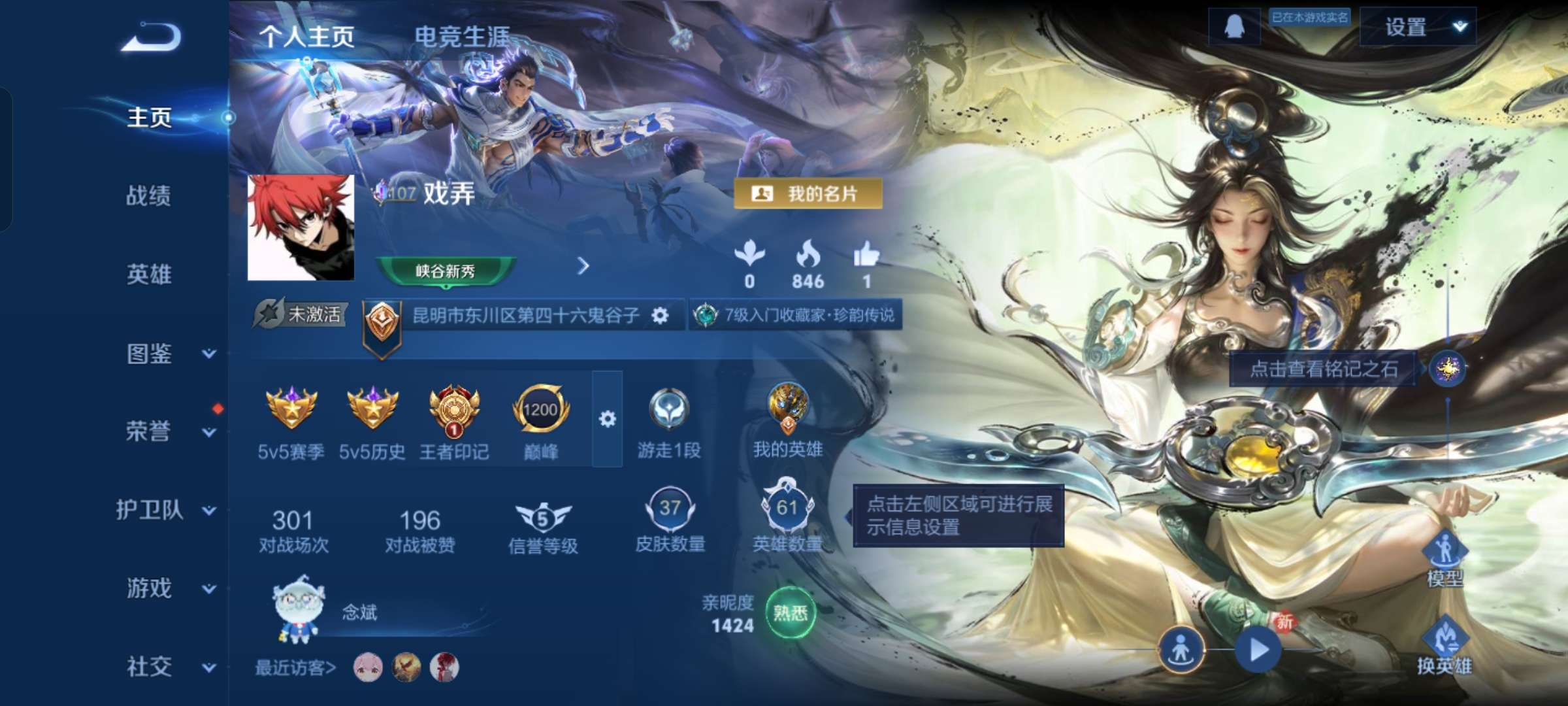Expand the 荣誉 sidebar section

(x=147, y=433)
